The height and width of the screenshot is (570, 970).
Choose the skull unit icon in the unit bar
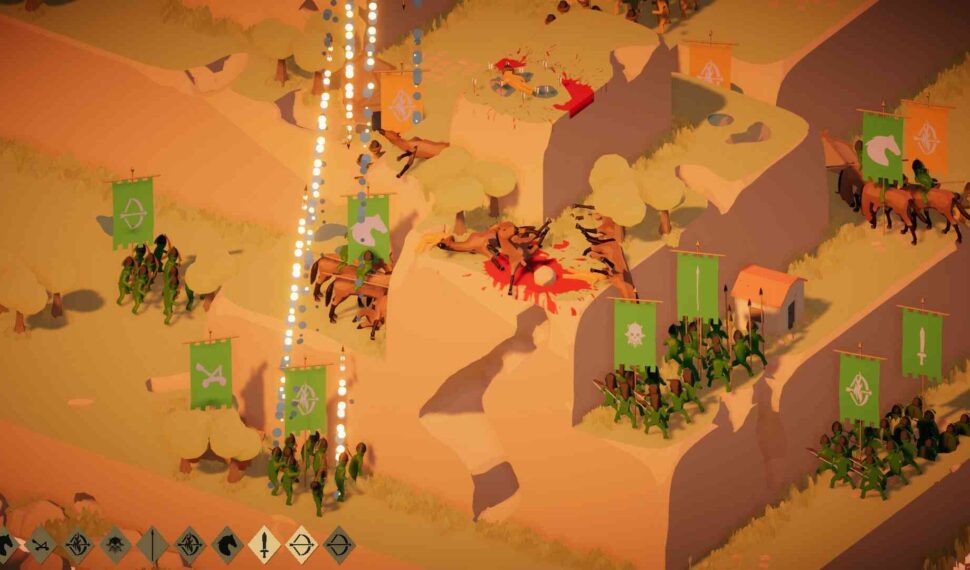[x=115, y=545]
